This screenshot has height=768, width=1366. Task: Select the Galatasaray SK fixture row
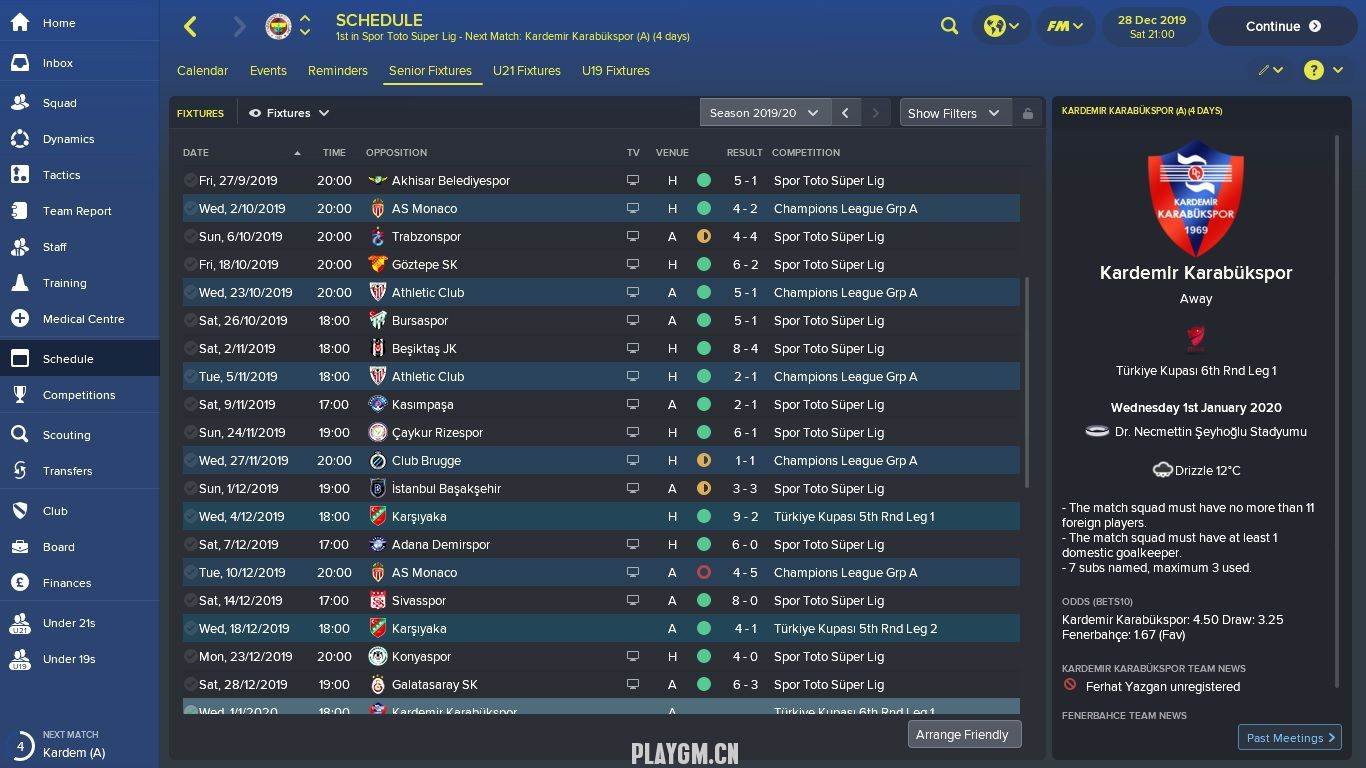[434, 685]
